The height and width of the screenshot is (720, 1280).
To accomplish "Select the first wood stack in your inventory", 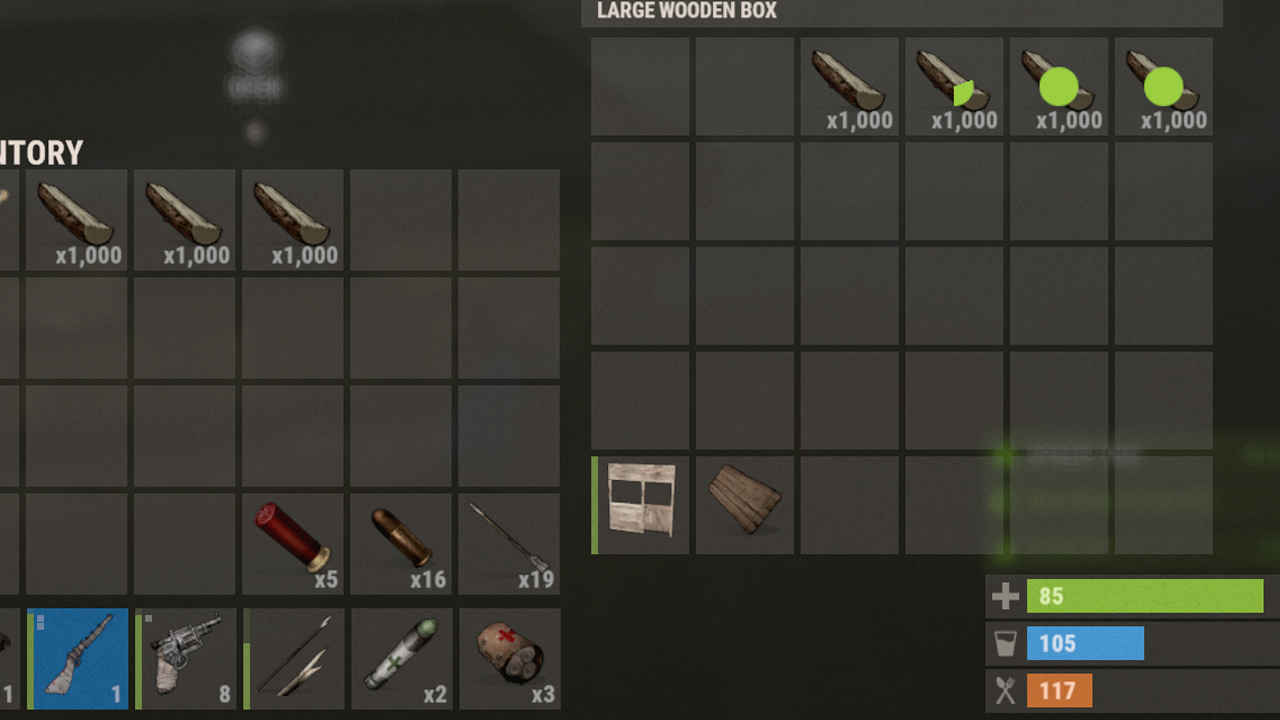I will click(76, 219).
